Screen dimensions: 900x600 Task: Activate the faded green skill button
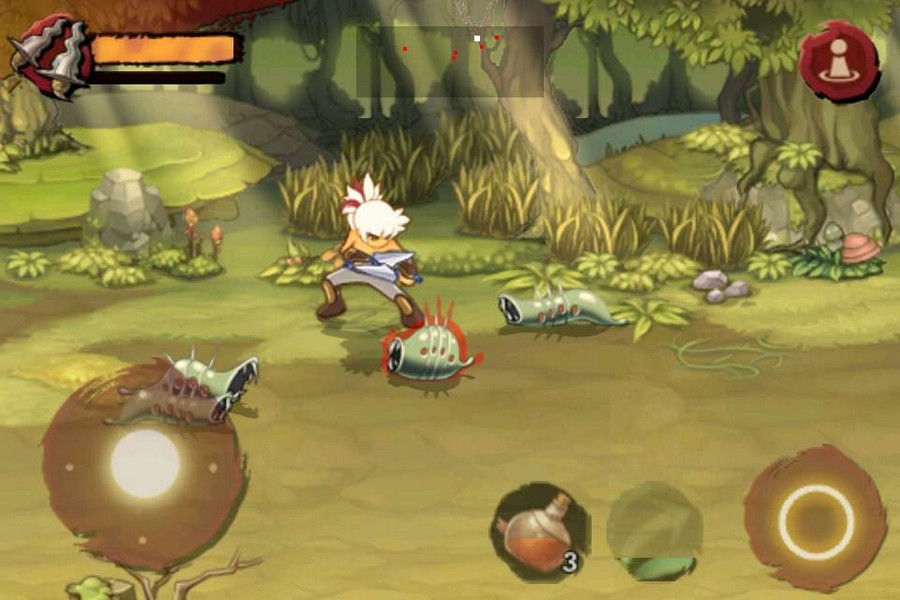point(654,530)
